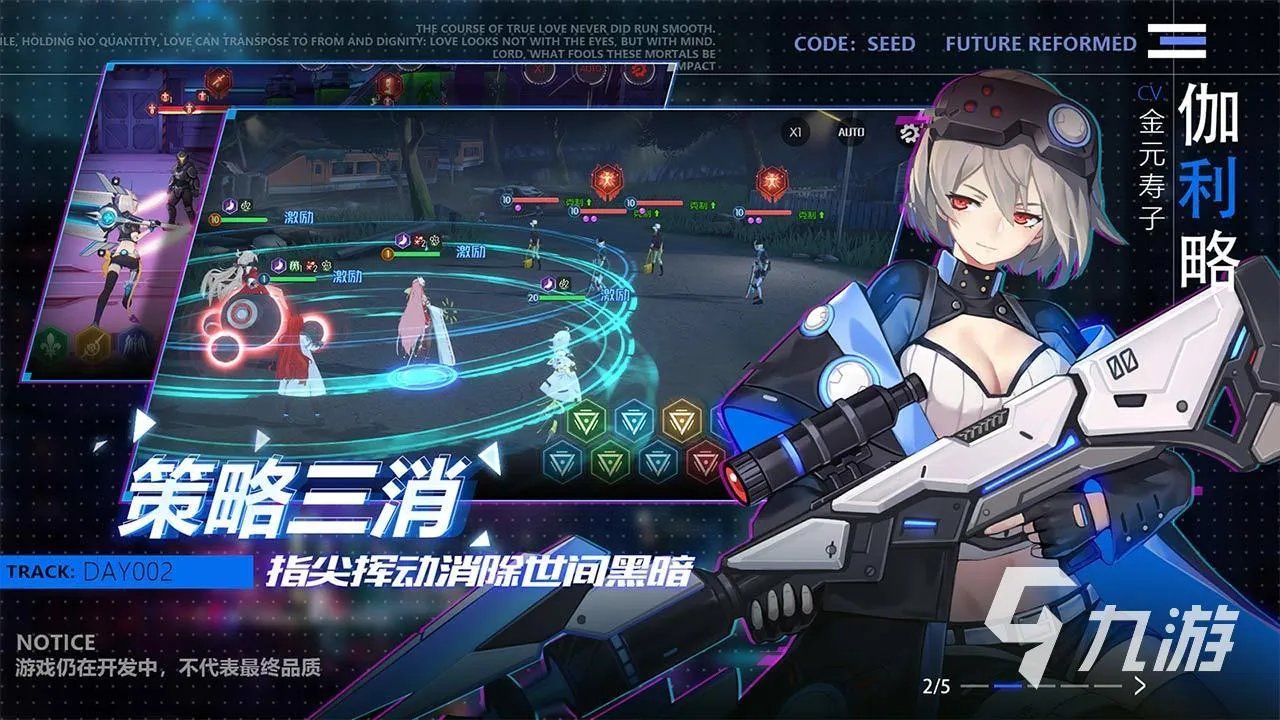Open the battle settings gear icon
Screen dimensions: 1280x720
point(908,131)
